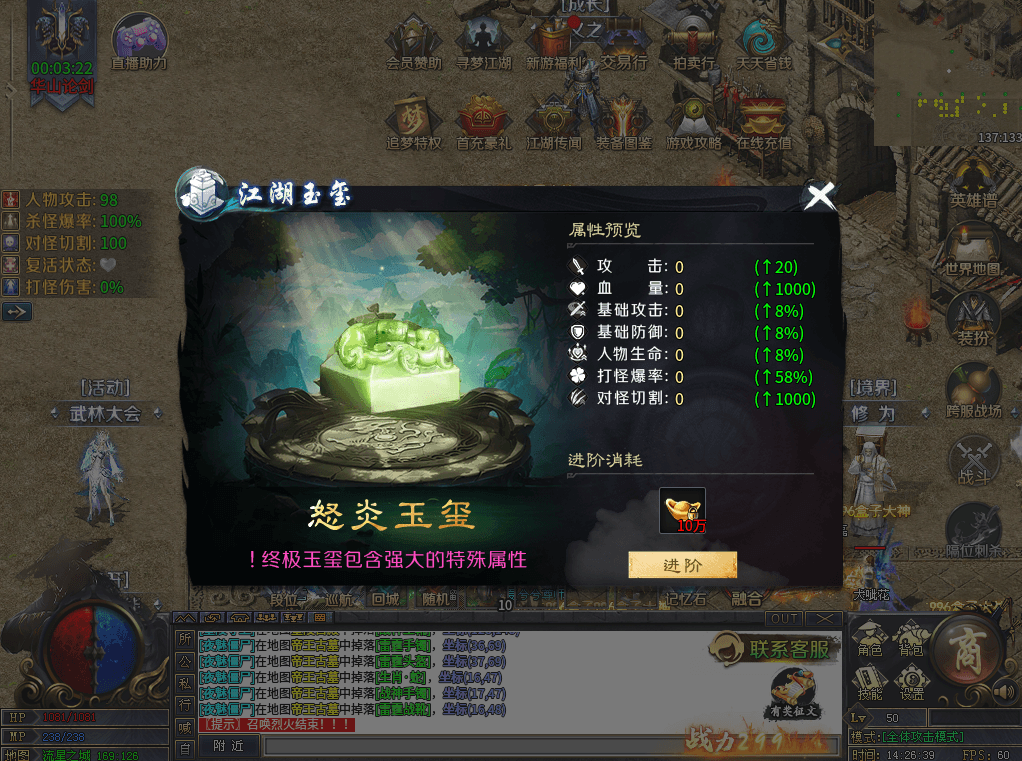Click the chat text input field

[x=550, y=746]
